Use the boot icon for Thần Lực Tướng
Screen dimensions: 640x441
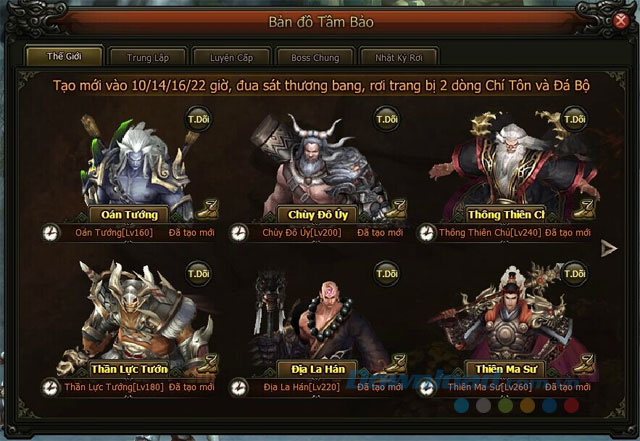[207, 362]
